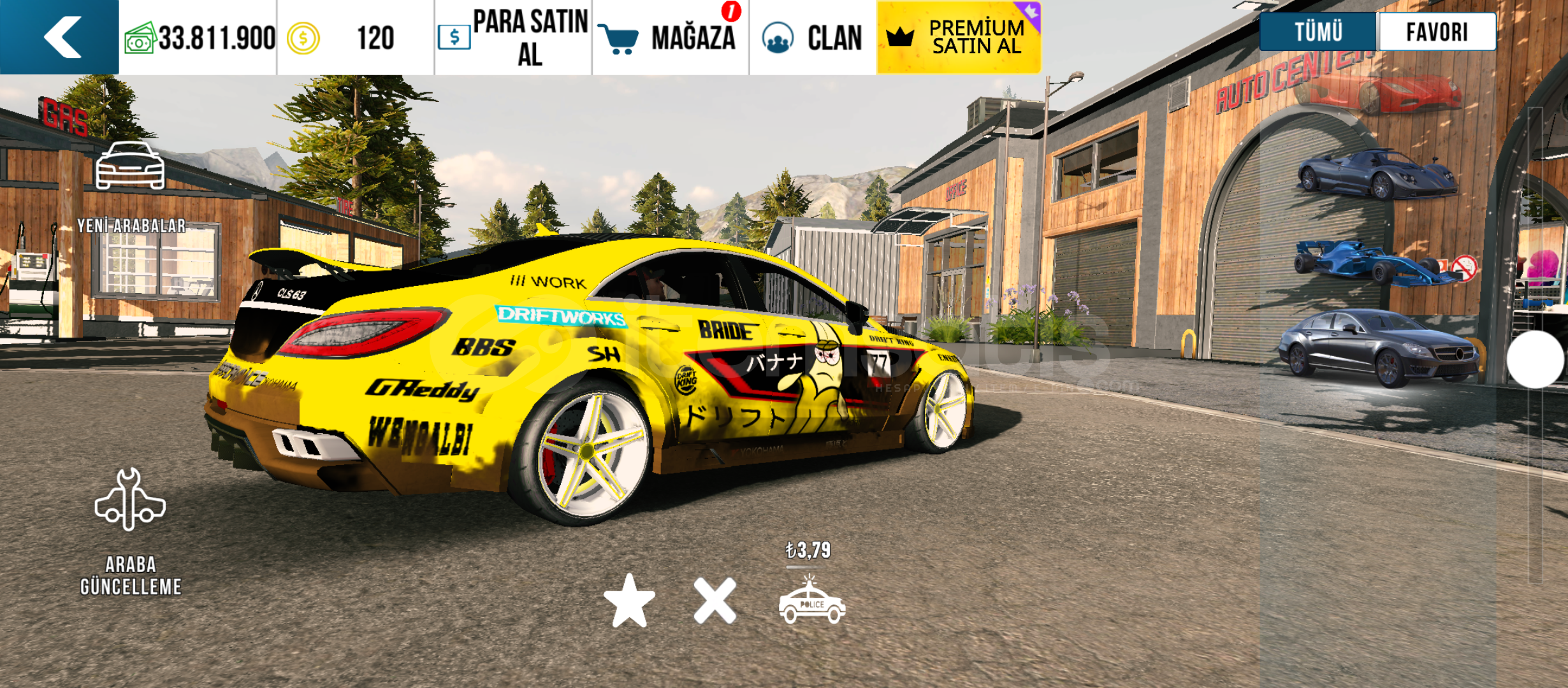The height and width of the screenshot is (688, 1568).
Task: Buy the police car option
Action: tap(811, 602)
